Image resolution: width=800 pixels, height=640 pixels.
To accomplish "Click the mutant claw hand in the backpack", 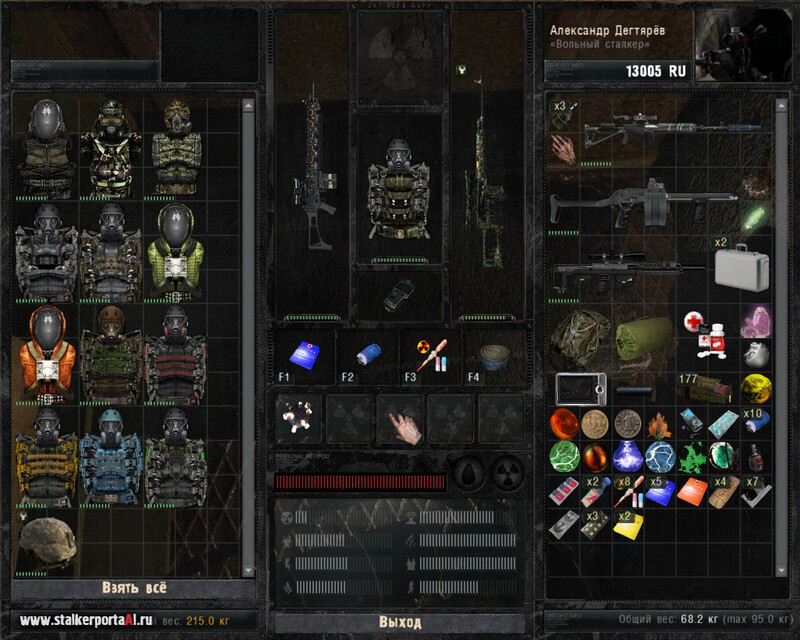I will [x=563, y=149].
